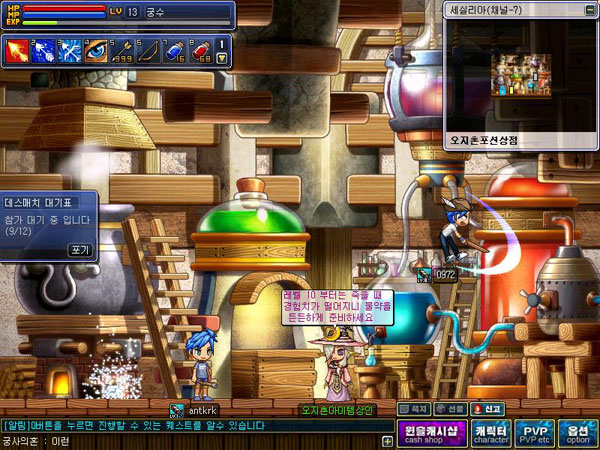Give up the deathmatch queue with 포기
This screenshot has height=450, width=600.
click(79, 249)
